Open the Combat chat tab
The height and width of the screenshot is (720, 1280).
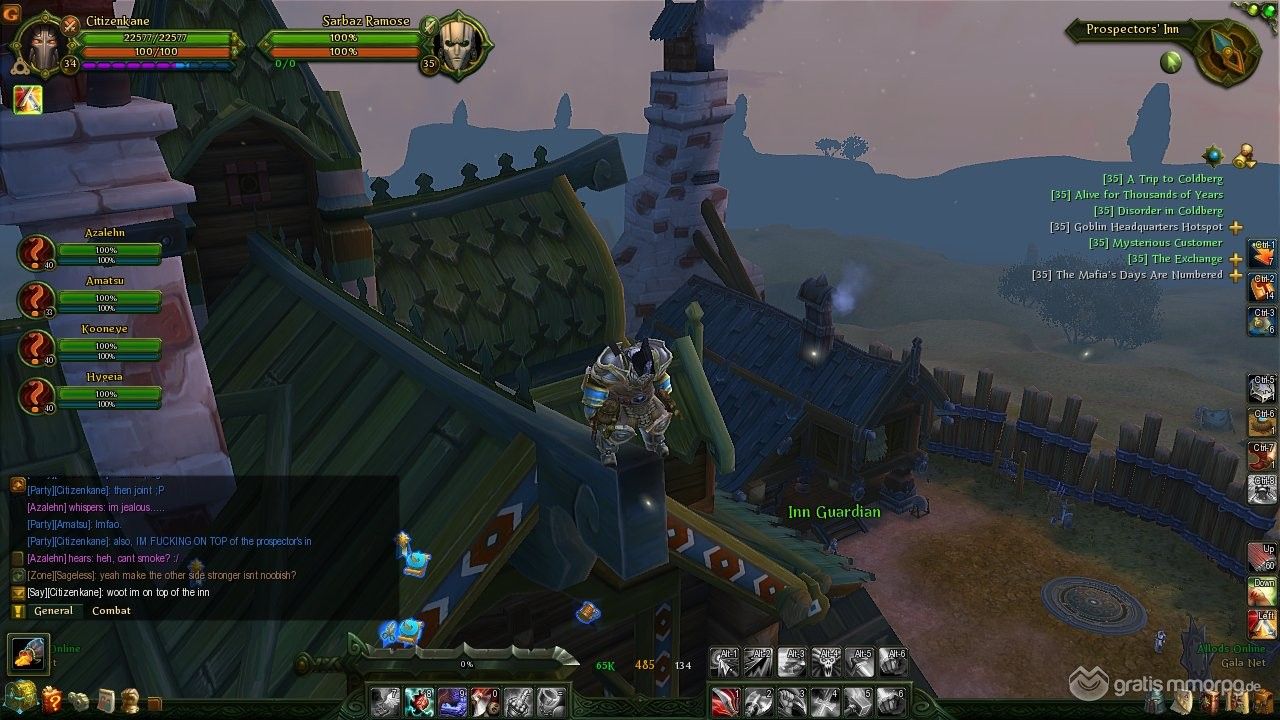click(111, 611)
